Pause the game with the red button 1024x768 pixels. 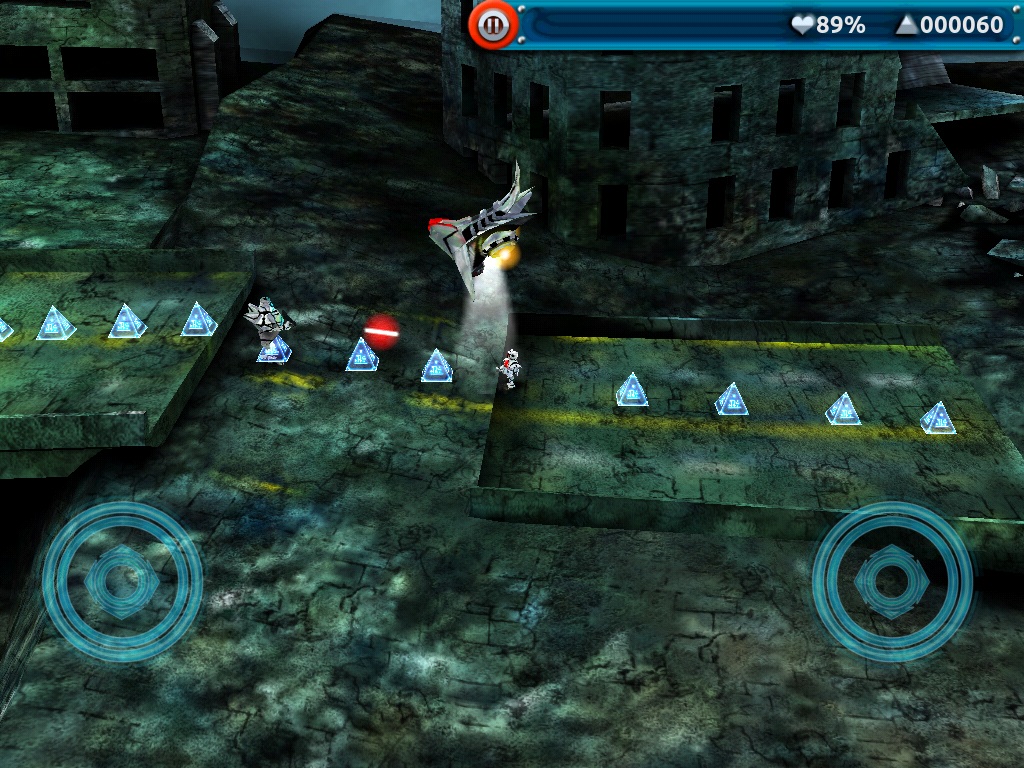pos(492,25)
